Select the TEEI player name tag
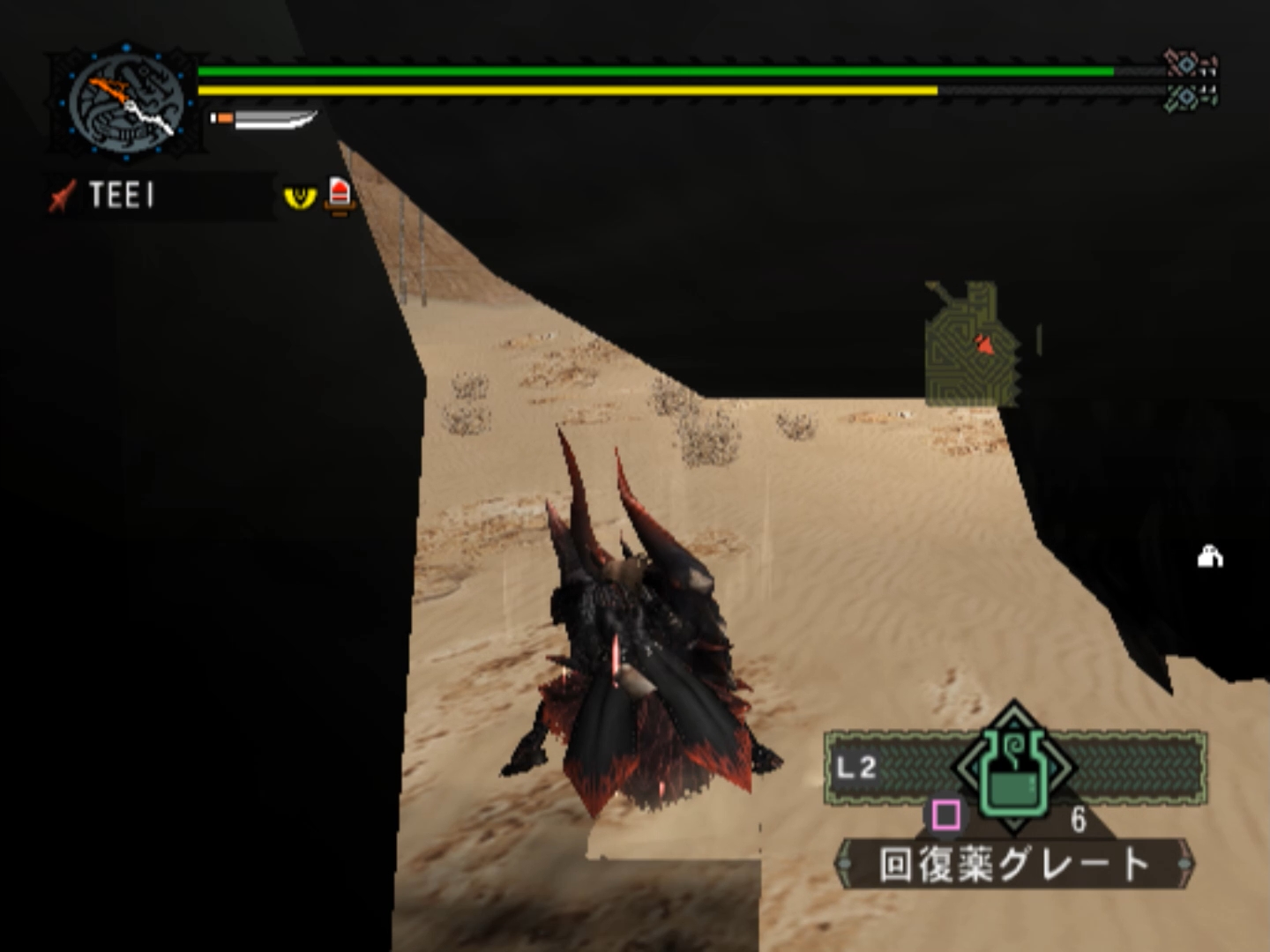Viewport: 1270px width, 952px height. 121,195
